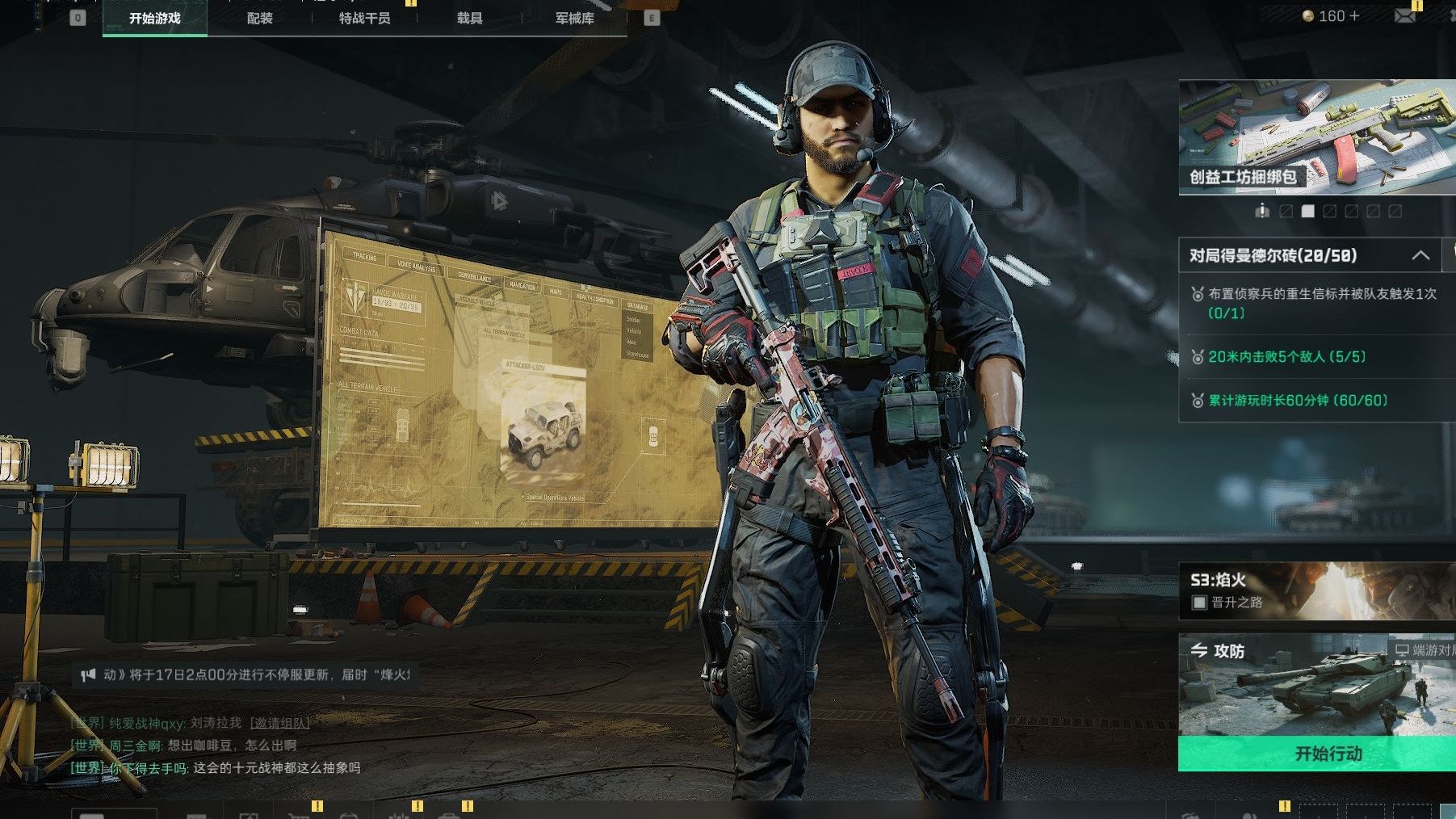Click the 邀请组队 link in world chat
This screenshot has height=819, width=1456.
pyautogui.click(x=279, y=723)
